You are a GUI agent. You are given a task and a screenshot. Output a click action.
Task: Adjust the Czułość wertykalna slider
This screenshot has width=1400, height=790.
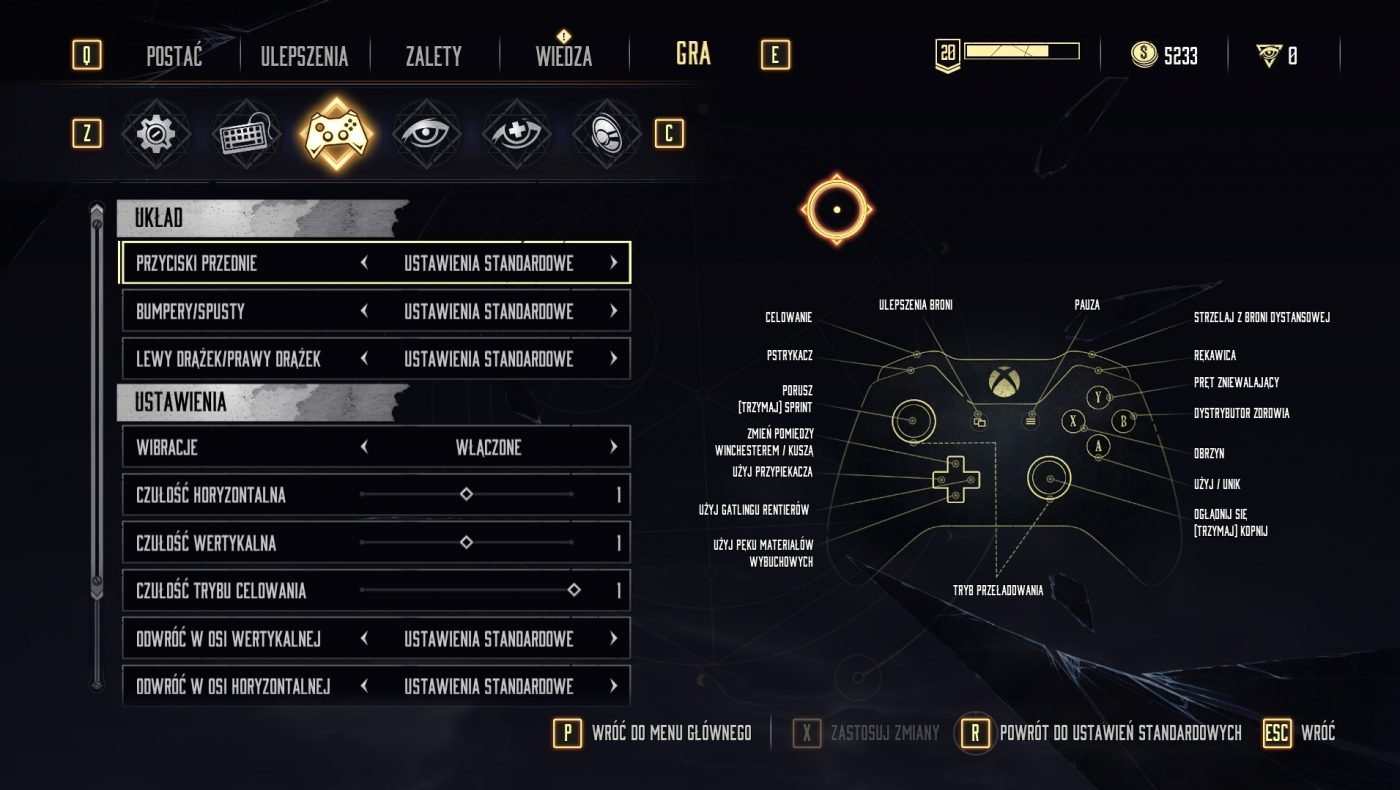tap(466, 543)
